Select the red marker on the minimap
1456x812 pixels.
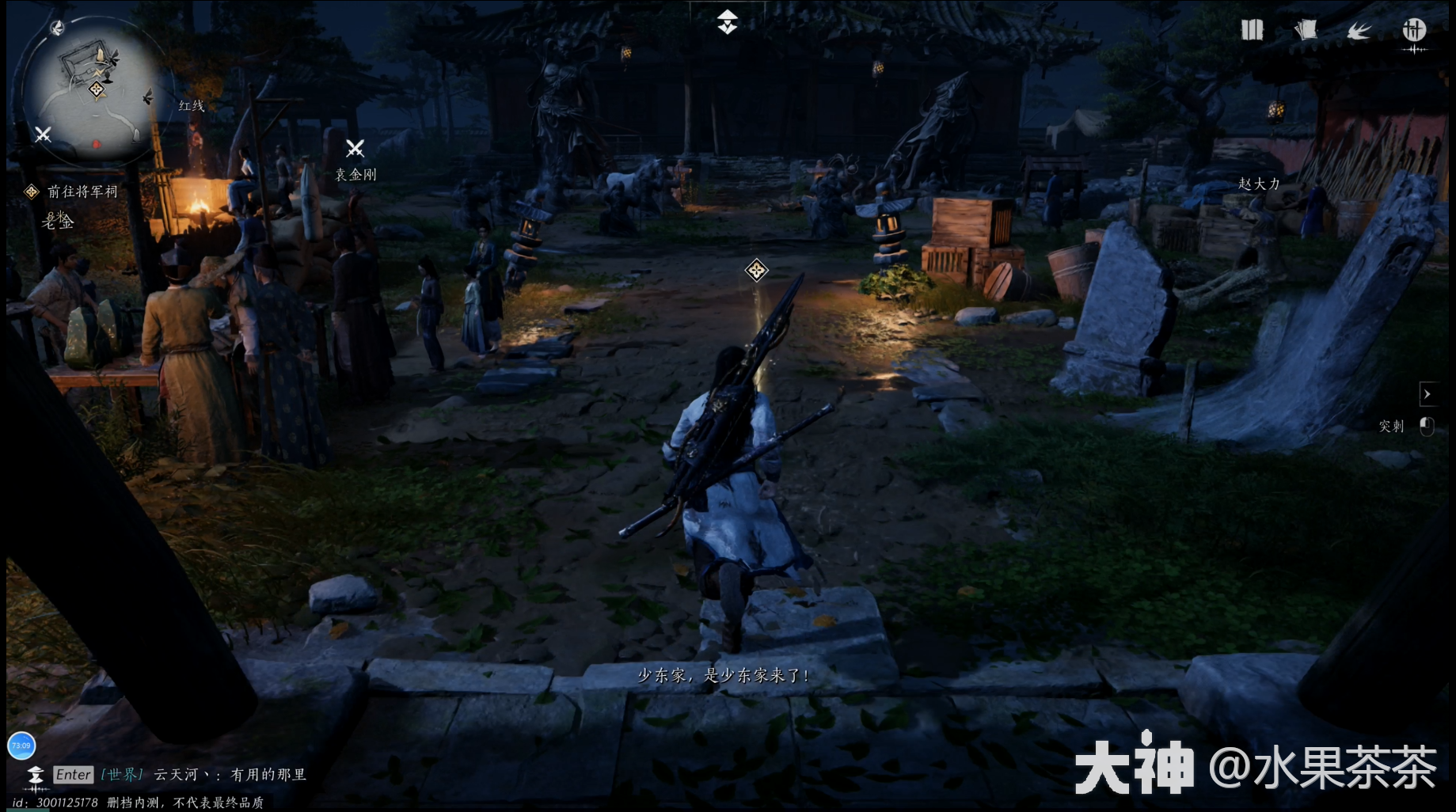[96, 144]
